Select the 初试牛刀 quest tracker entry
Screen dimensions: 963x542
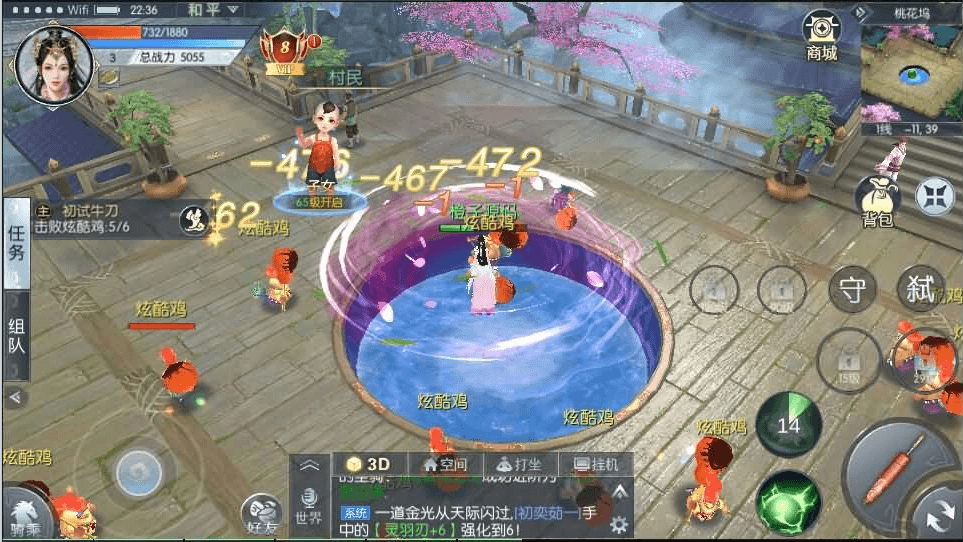click(x=90, y=219)
